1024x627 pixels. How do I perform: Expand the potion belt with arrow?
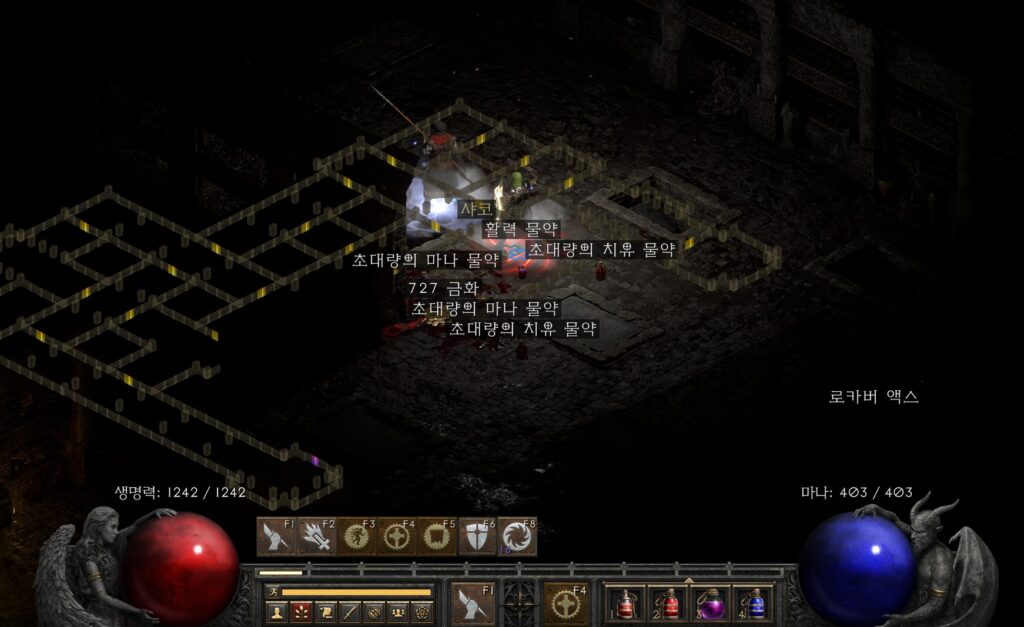[688, 580]
